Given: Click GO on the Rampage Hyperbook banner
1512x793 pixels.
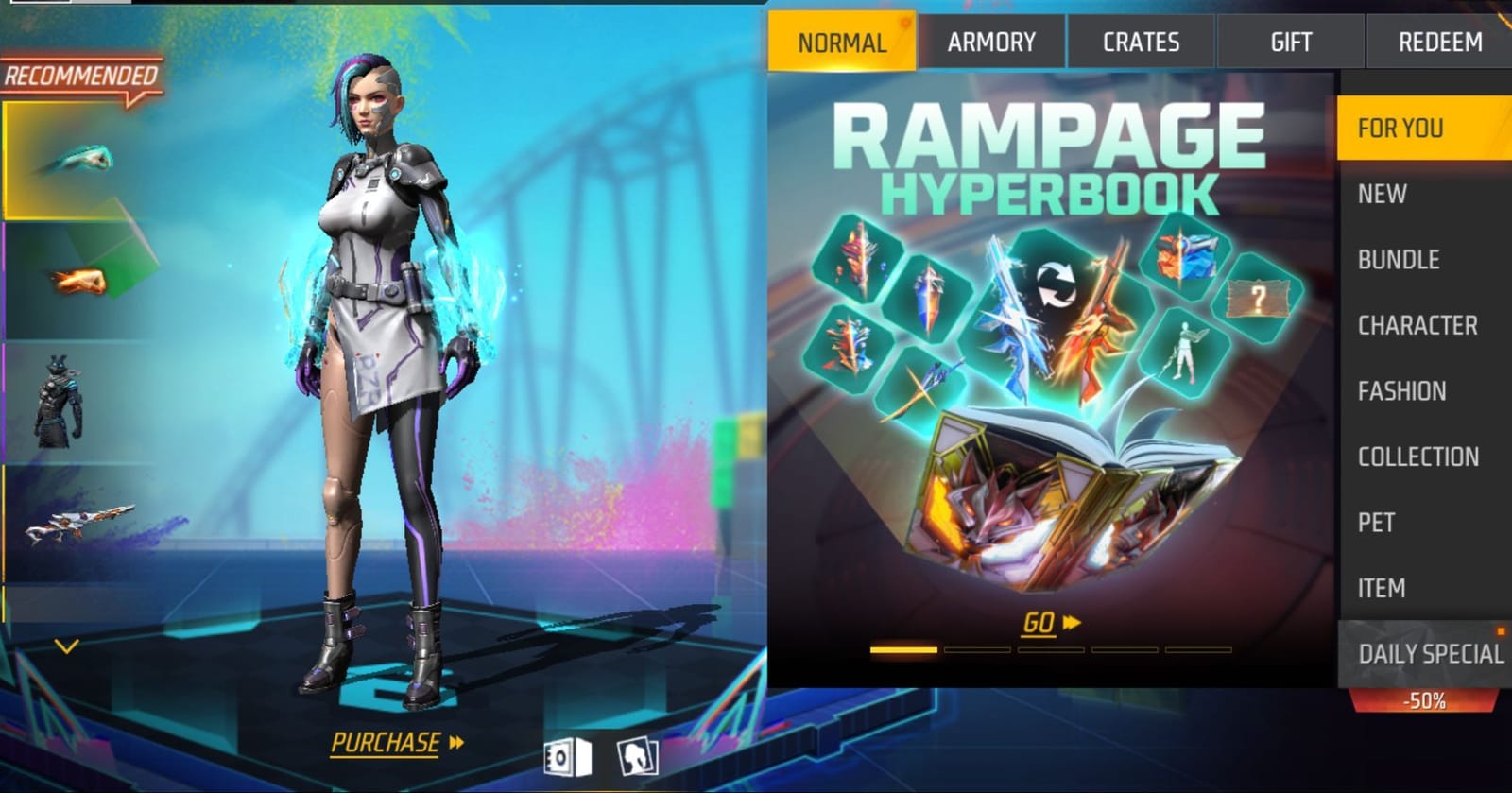Looking at the screenshot, I should [1041, 624].
